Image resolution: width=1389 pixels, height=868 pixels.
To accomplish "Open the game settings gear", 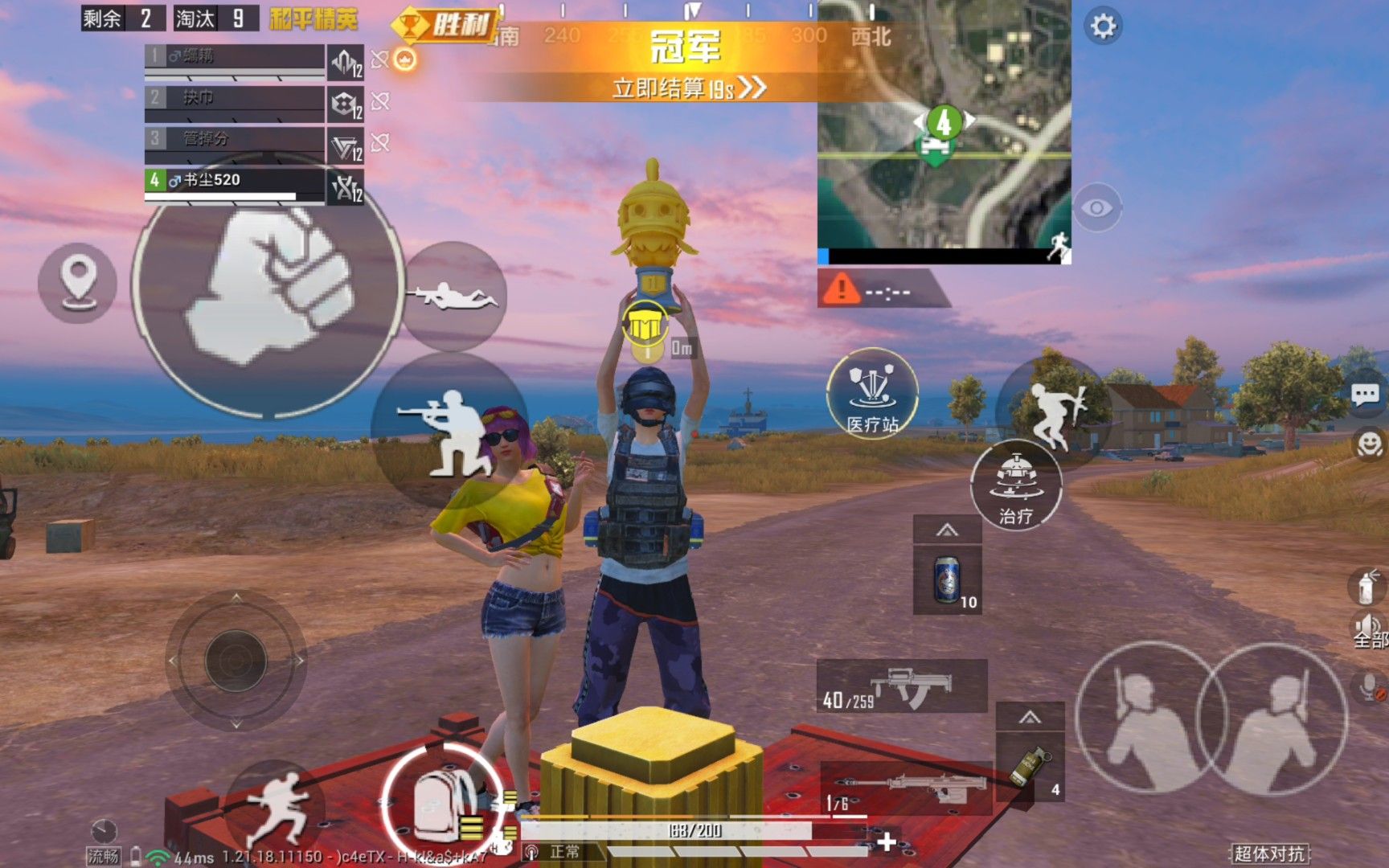I will point(1103,27).
